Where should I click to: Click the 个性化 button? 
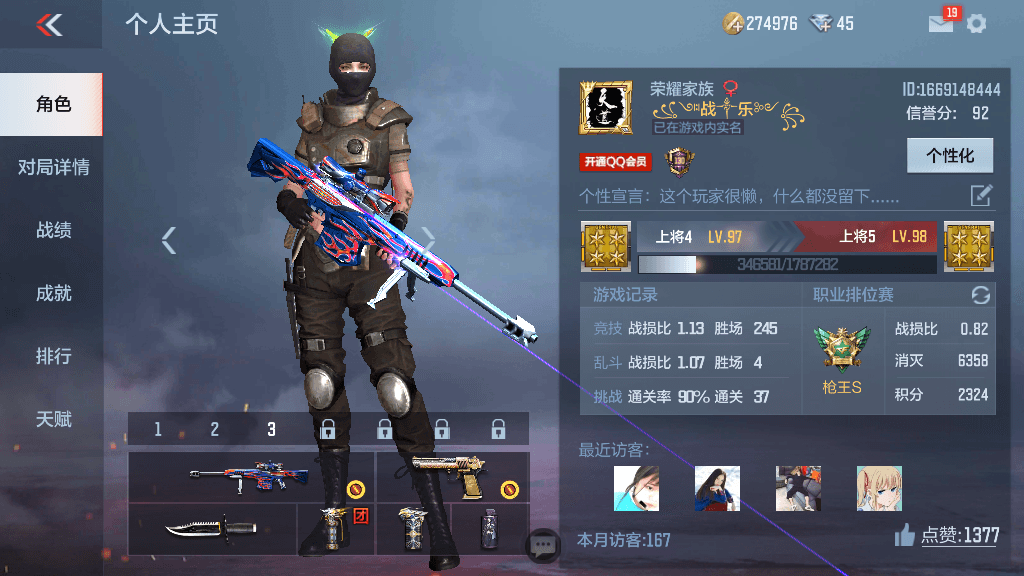pyautogui.click(x=949, y=156)
